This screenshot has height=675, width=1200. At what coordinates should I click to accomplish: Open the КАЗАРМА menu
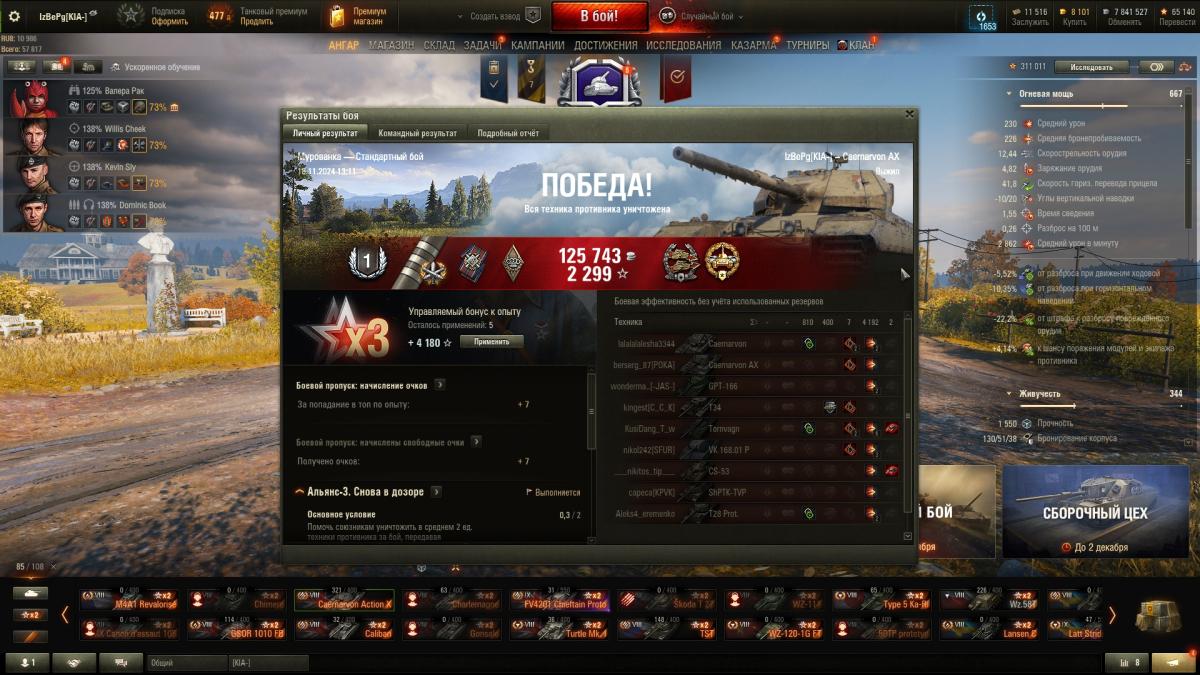click(x=753, y=45)
